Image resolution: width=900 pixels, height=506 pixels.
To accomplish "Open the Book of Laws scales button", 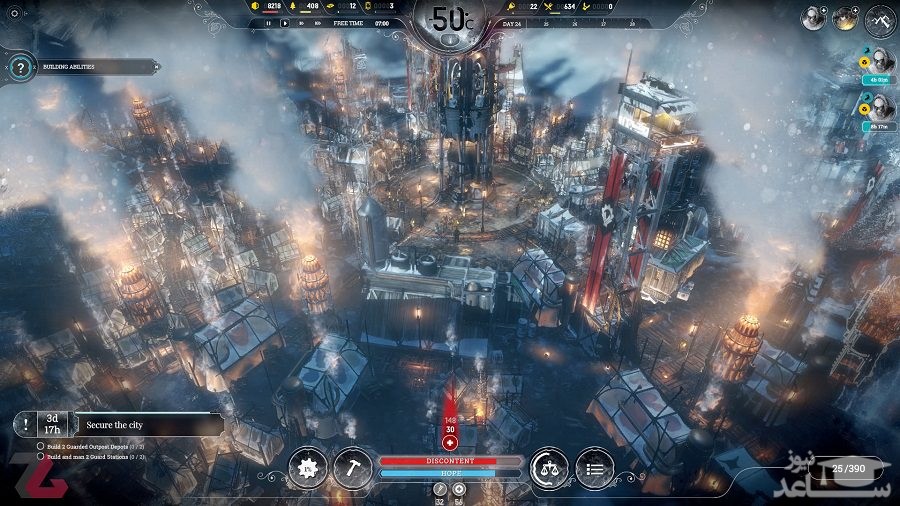I will (x=549, y=467).
